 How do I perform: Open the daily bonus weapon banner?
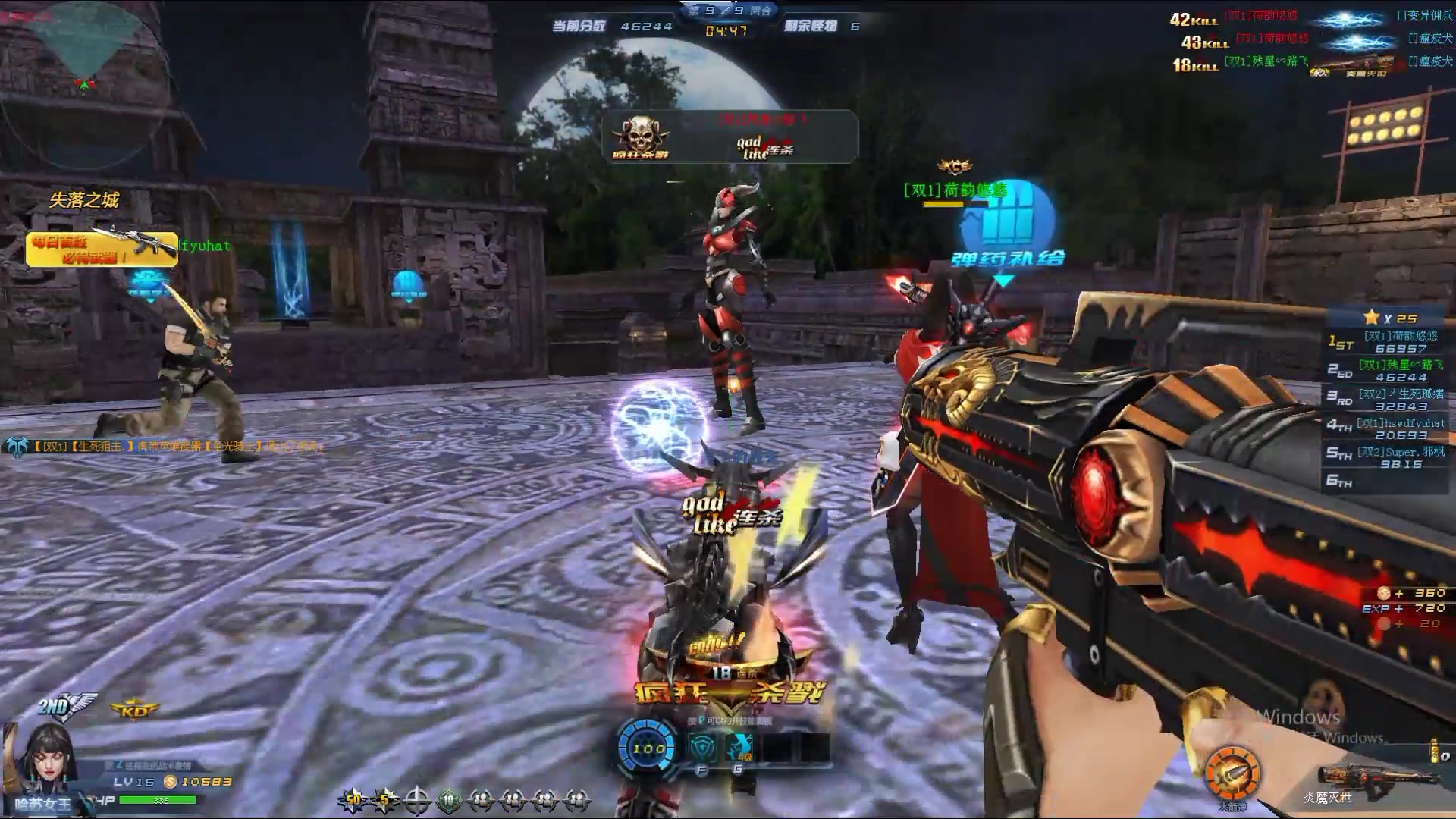(x=102, y=249)
